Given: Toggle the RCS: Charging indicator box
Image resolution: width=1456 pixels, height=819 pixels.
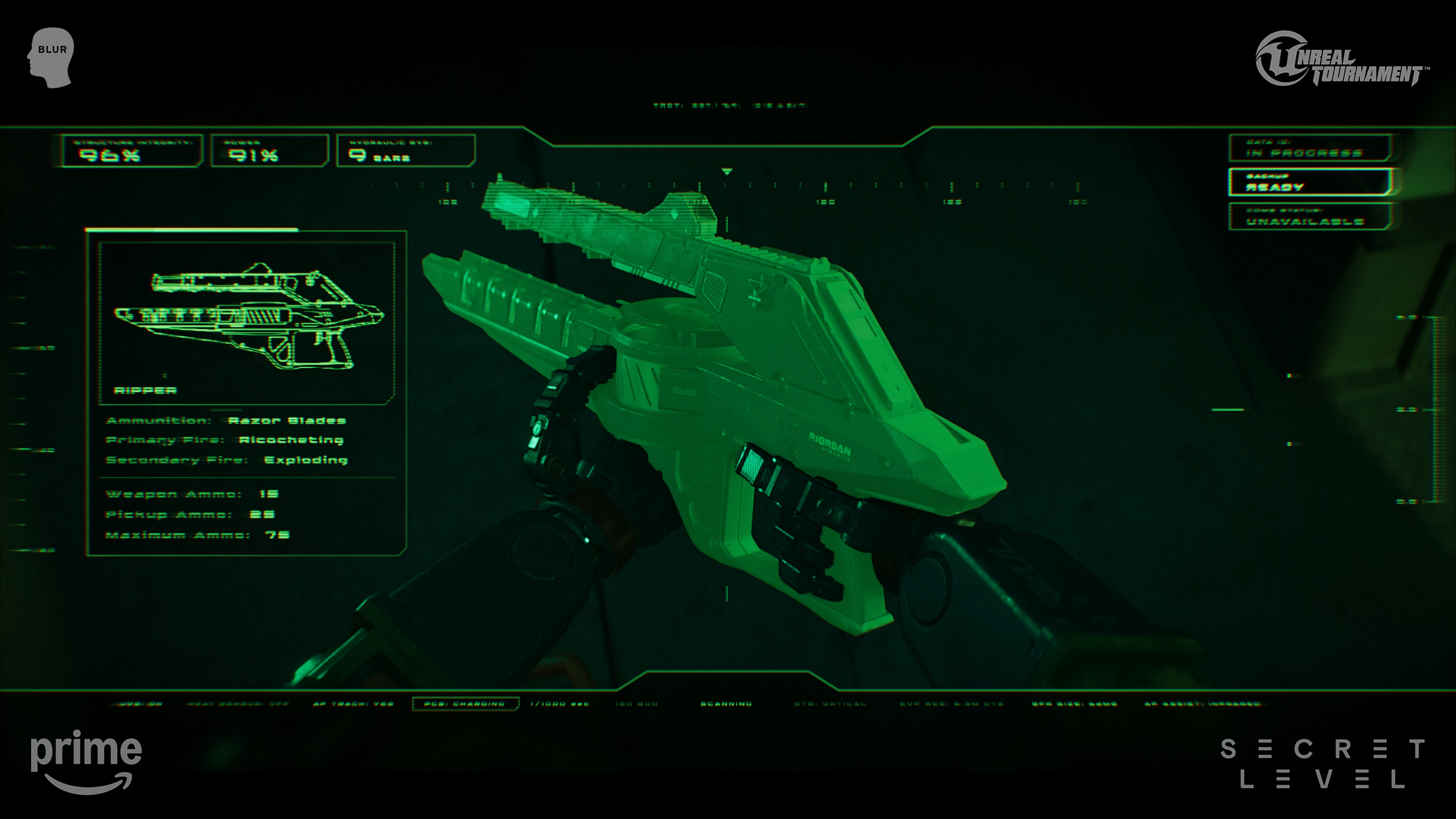Looking at the screenshot, I should (x=465, y=704).
